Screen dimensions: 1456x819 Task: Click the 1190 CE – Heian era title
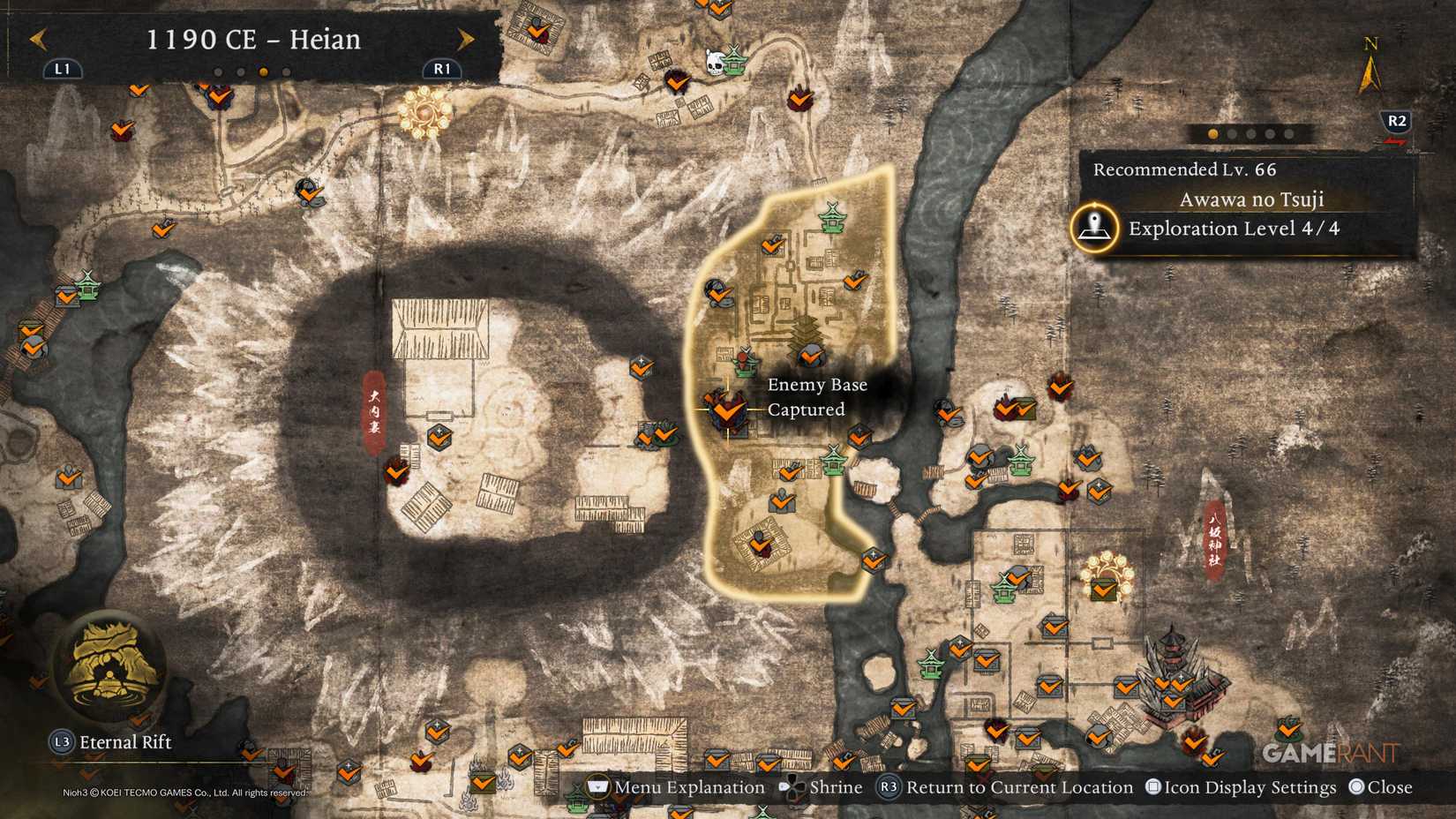coord(256,39)
